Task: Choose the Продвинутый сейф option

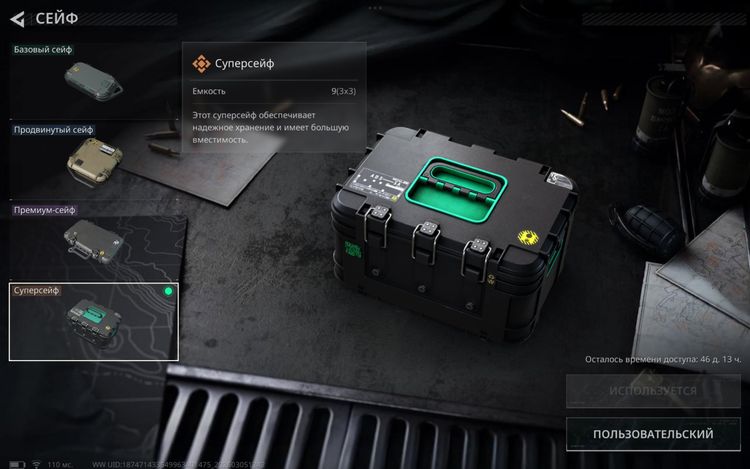Action: click(93, 160)
